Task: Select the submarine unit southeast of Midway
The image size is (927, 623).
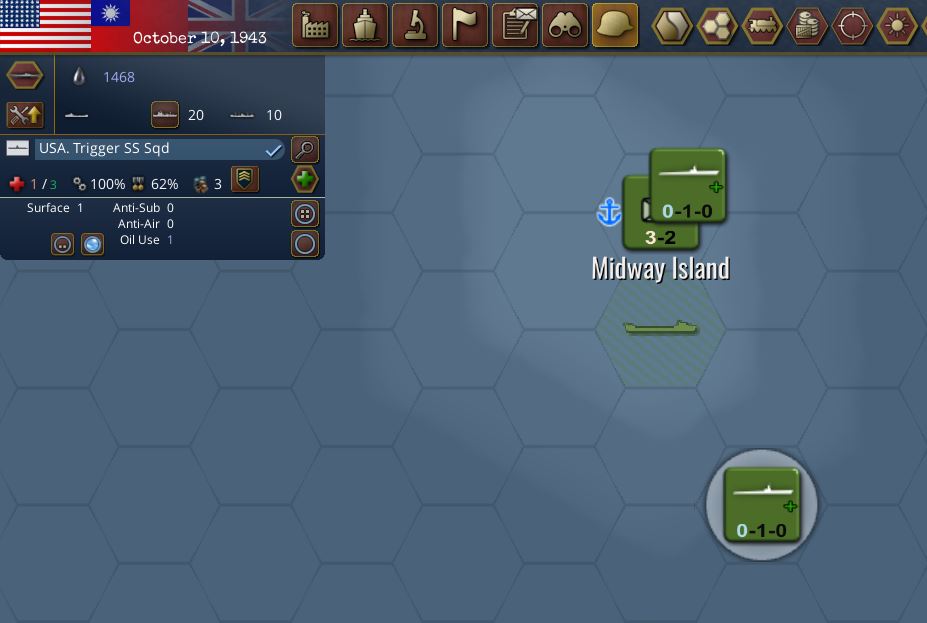Action: coord(762,505)
